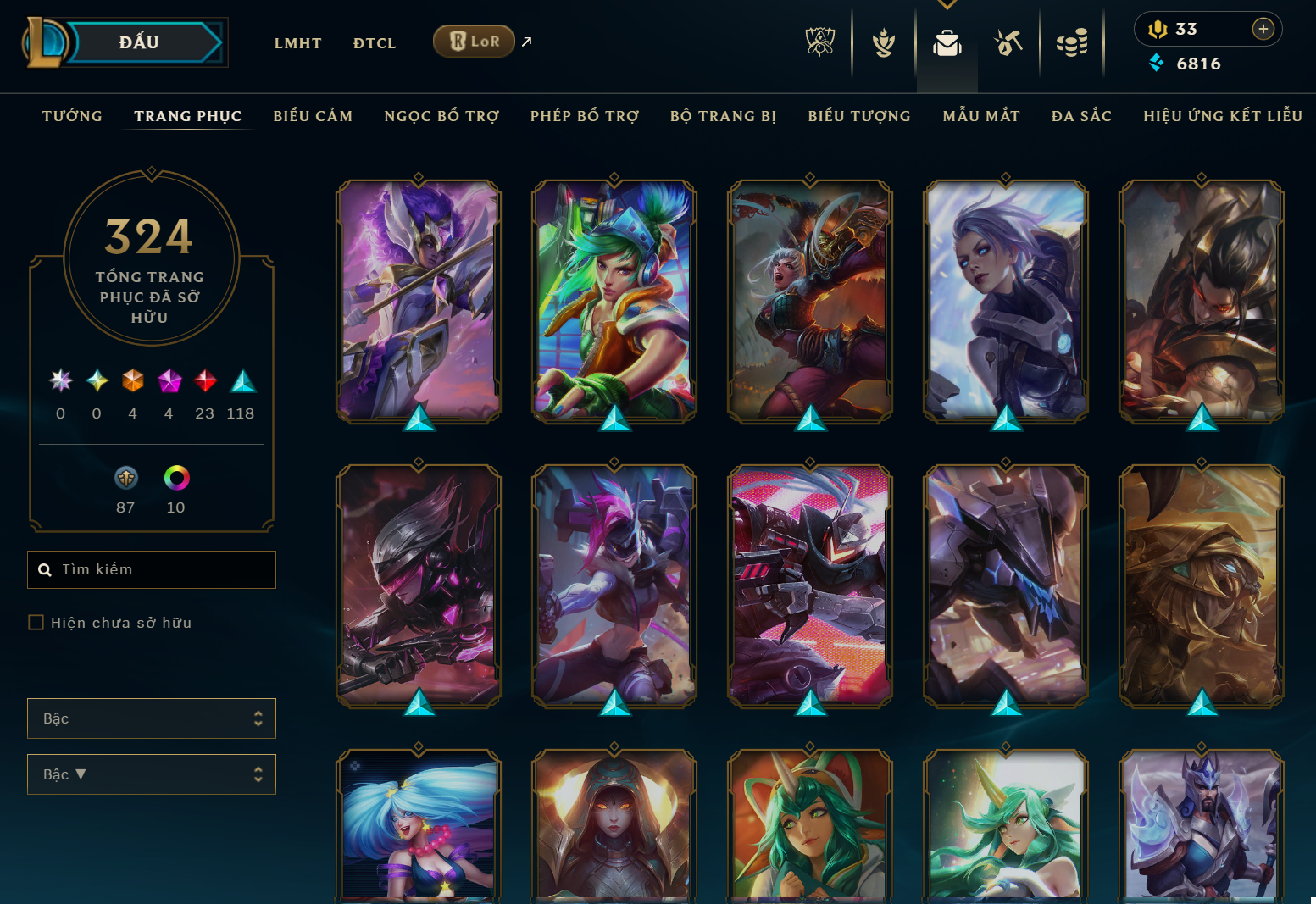Open the Clash trophy crest icon
Screen dimensions: 1316x904
tap(882, 41)
